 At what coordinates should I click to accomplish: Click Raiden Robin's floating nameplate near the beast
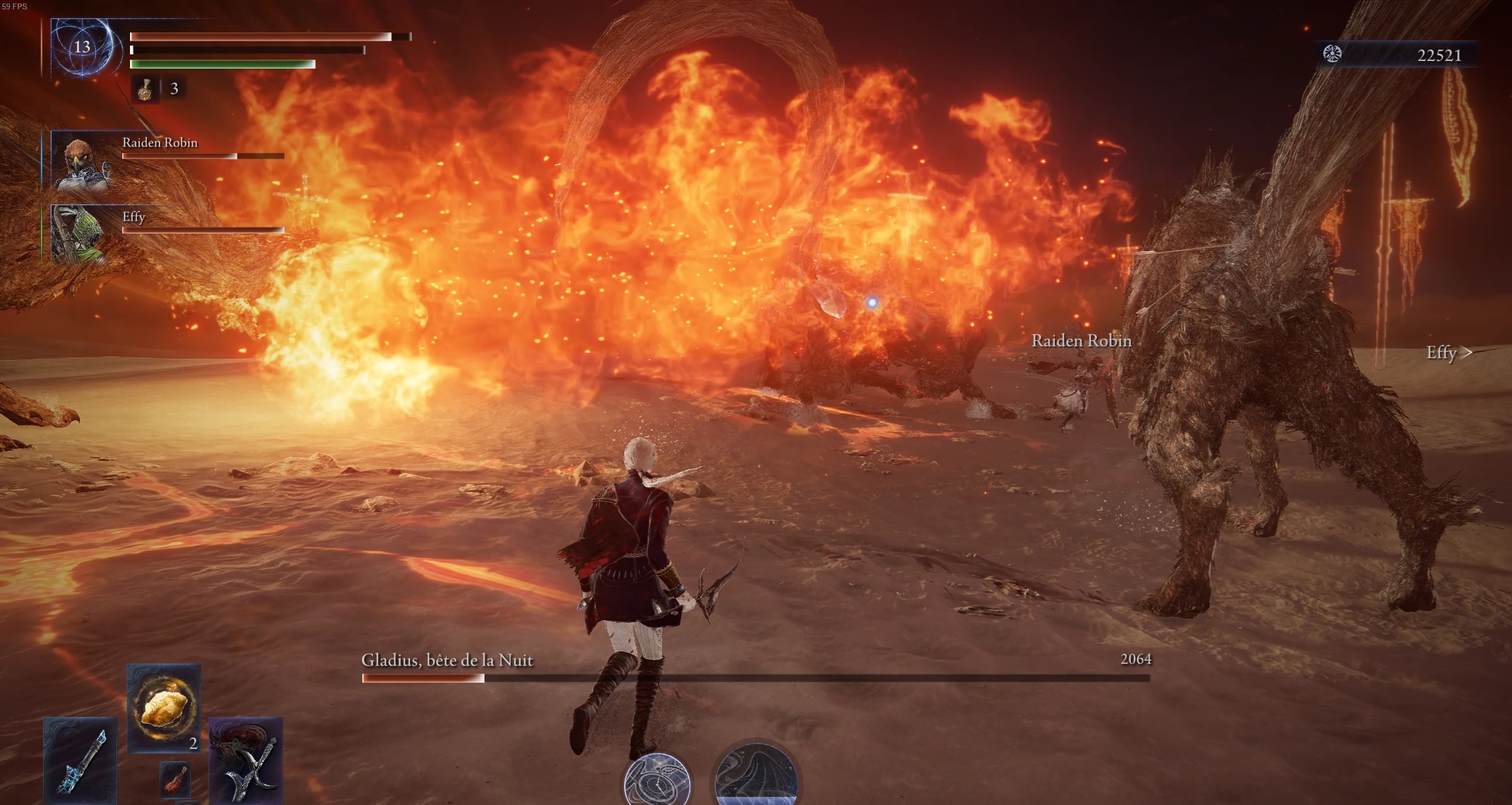coord(1081,341)
